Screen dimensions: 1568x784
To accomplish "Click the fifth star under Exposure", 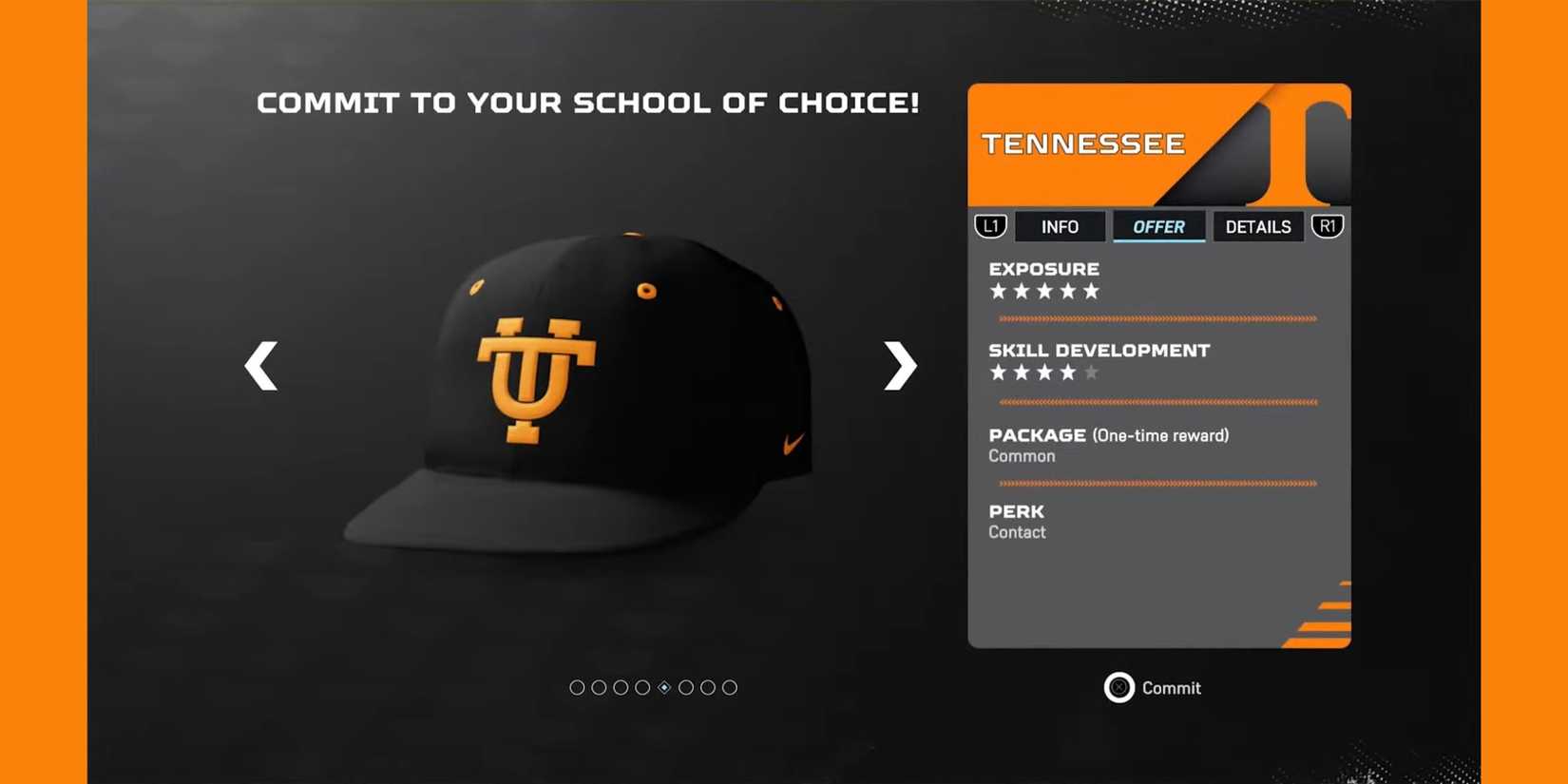I will pyautogui.click(x=1089, y=292).
